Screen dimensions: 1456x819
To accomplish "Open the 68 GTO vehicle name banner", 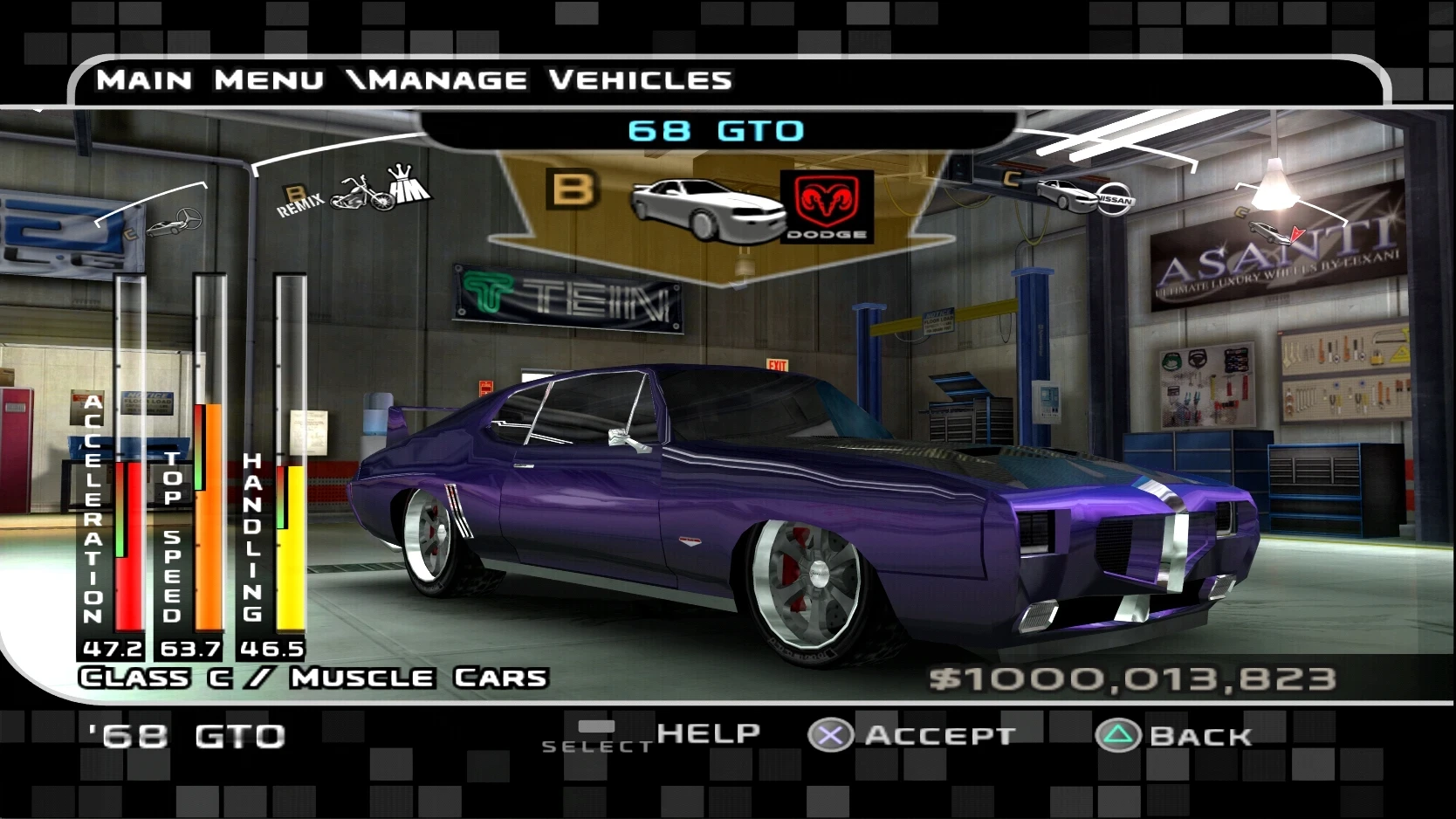I will (x=714, y=130).
